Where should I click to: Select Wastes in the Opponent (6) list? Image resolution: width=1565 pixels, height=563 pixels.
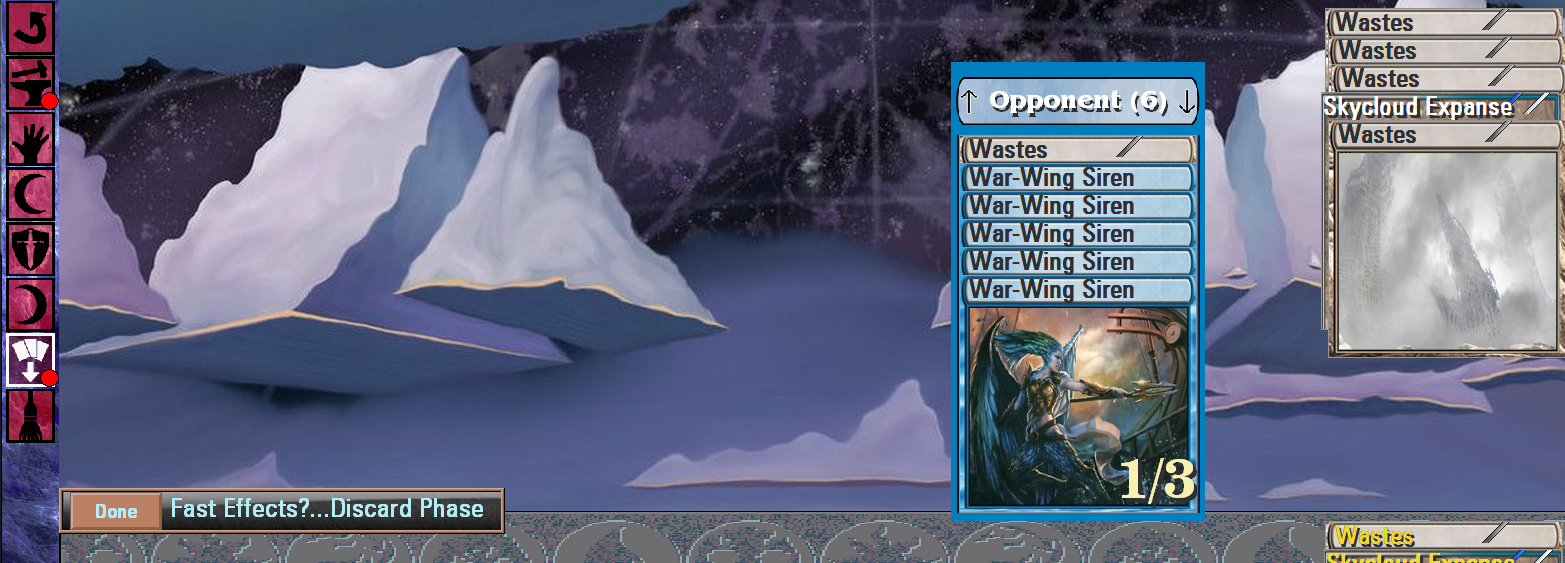[x=1077, y=150]
